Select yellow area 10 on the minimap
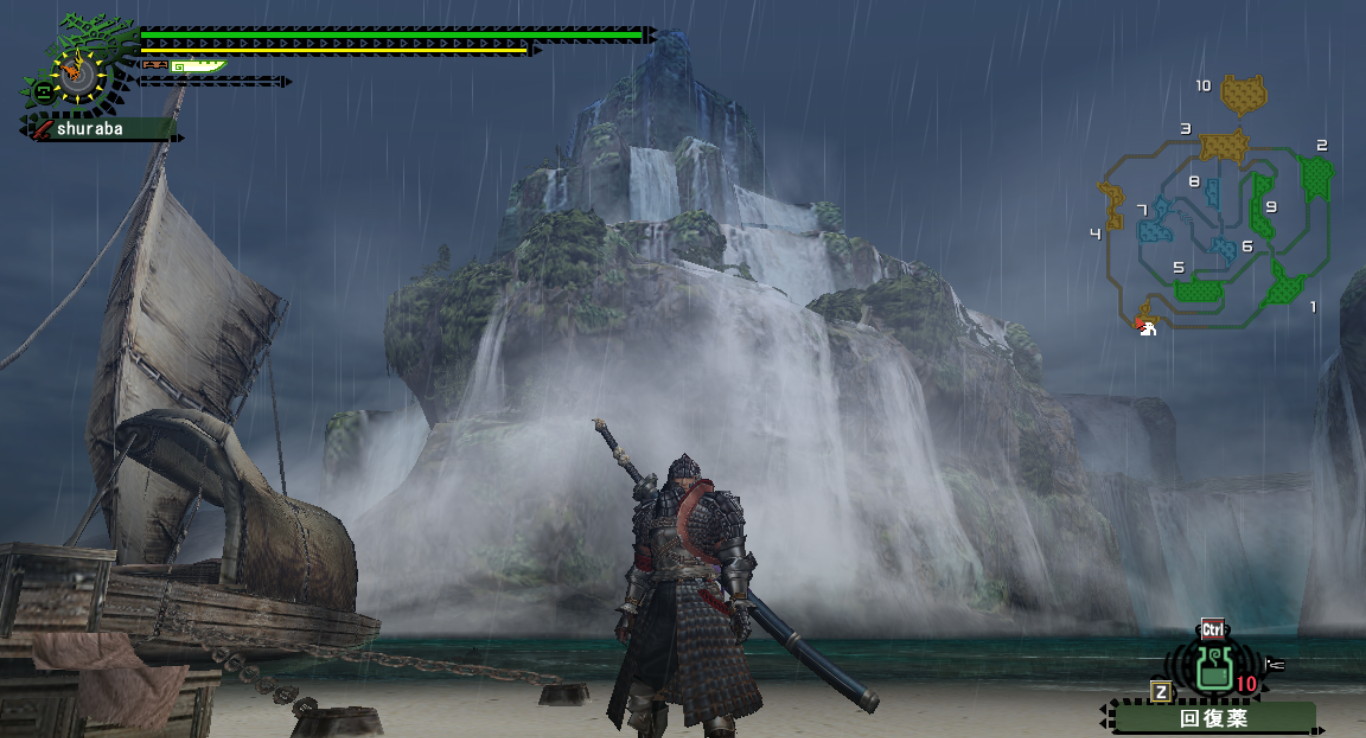 point(1244,95)
